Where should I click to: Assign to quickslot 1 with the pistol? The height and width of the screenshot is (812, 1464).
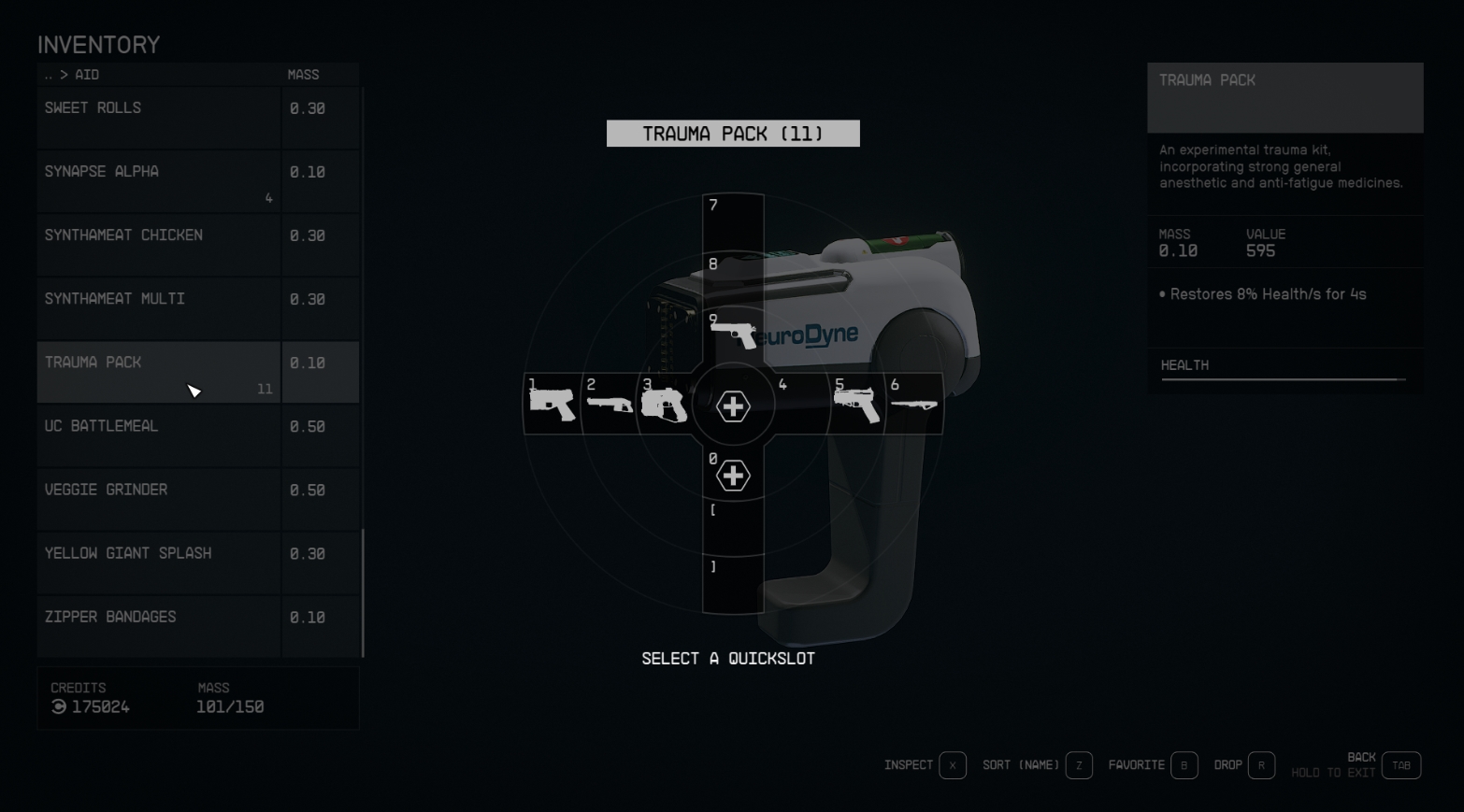click(552, 405)
